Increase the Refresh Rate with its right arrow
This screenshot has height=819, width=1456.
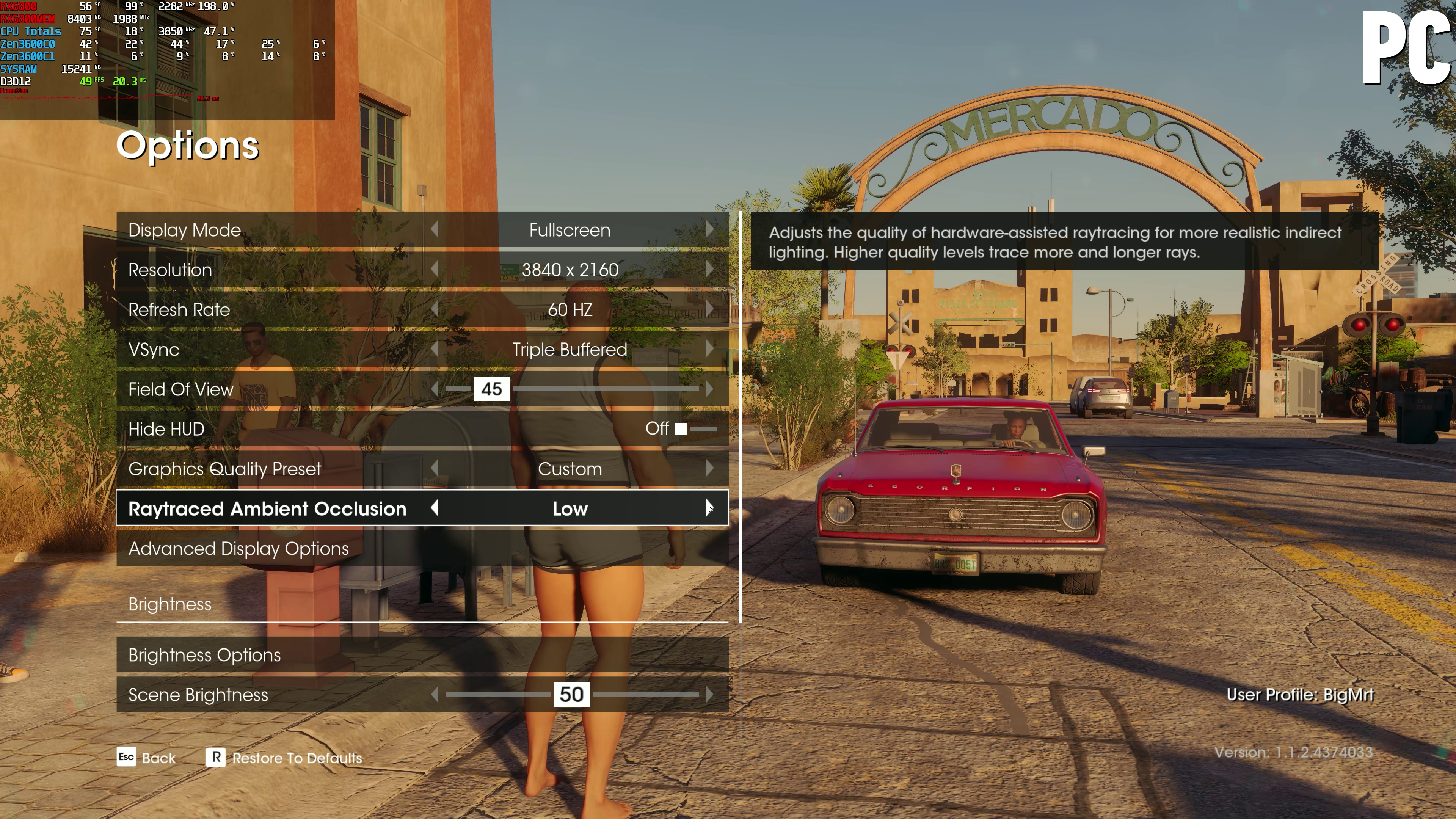click(709, 309)
